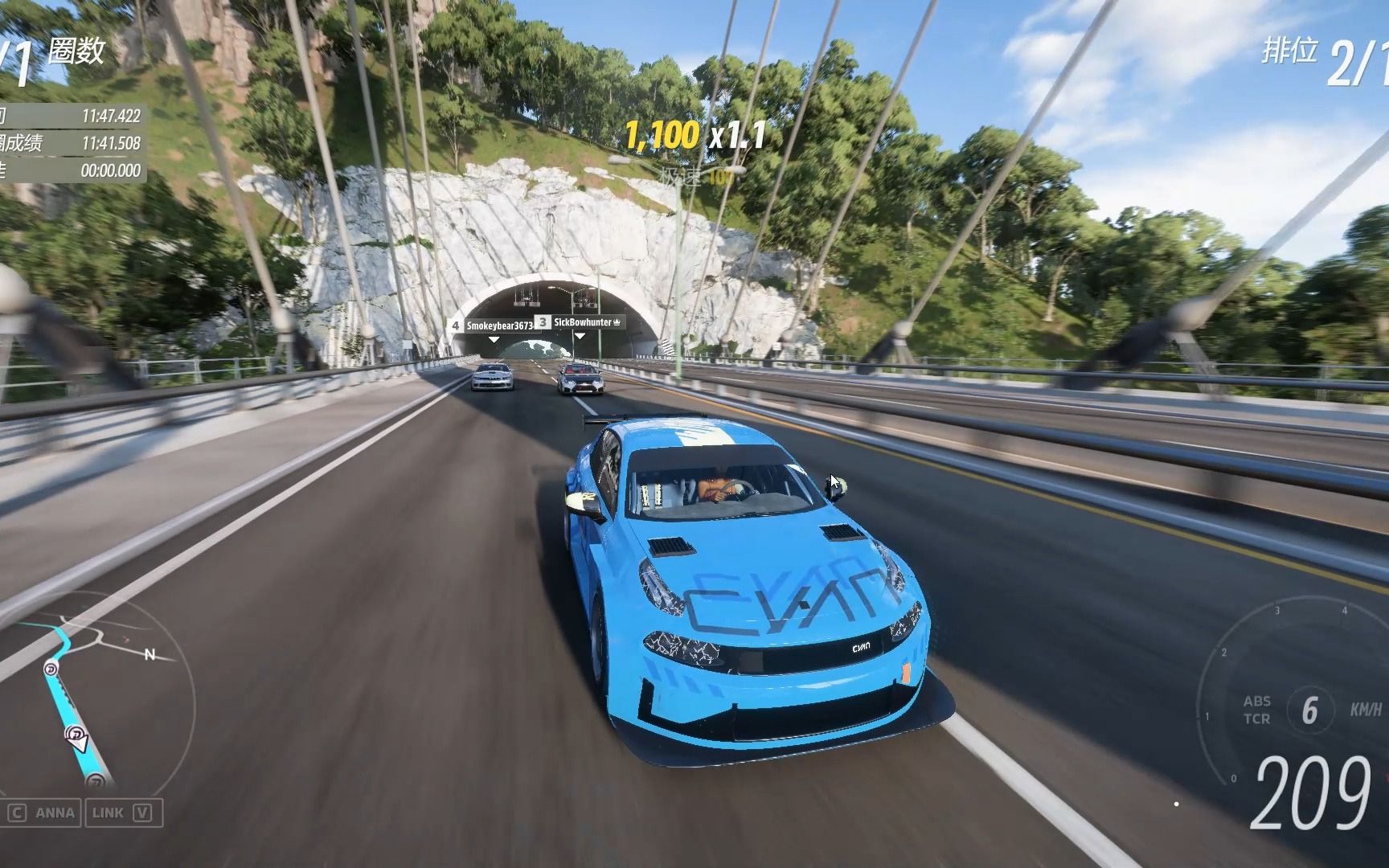1389x868 pixels.
Task: Select the SickBowhunter player name tag
Action: click(x=580, y=322)
